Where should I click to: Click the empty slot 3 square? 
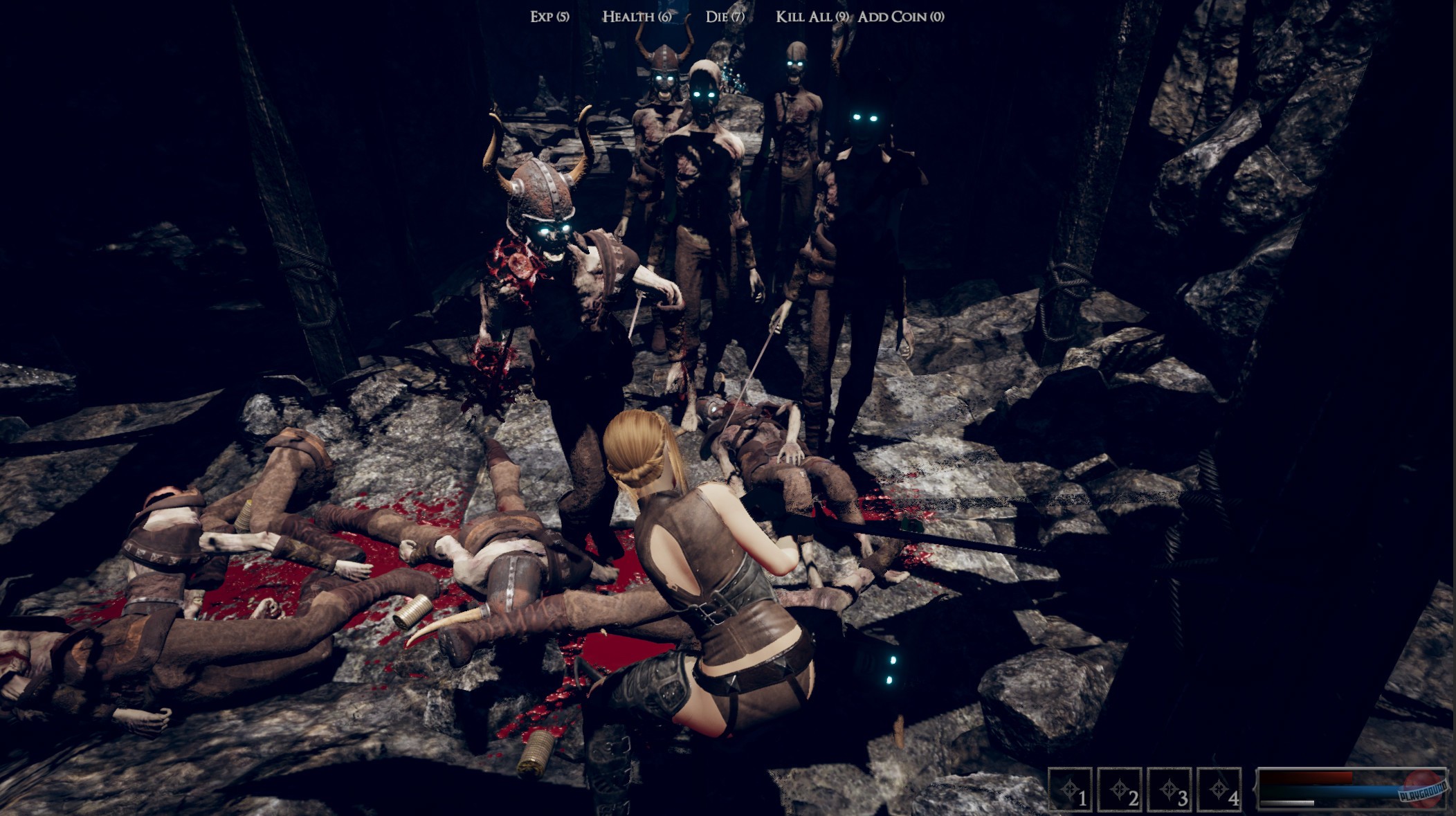1169,789
